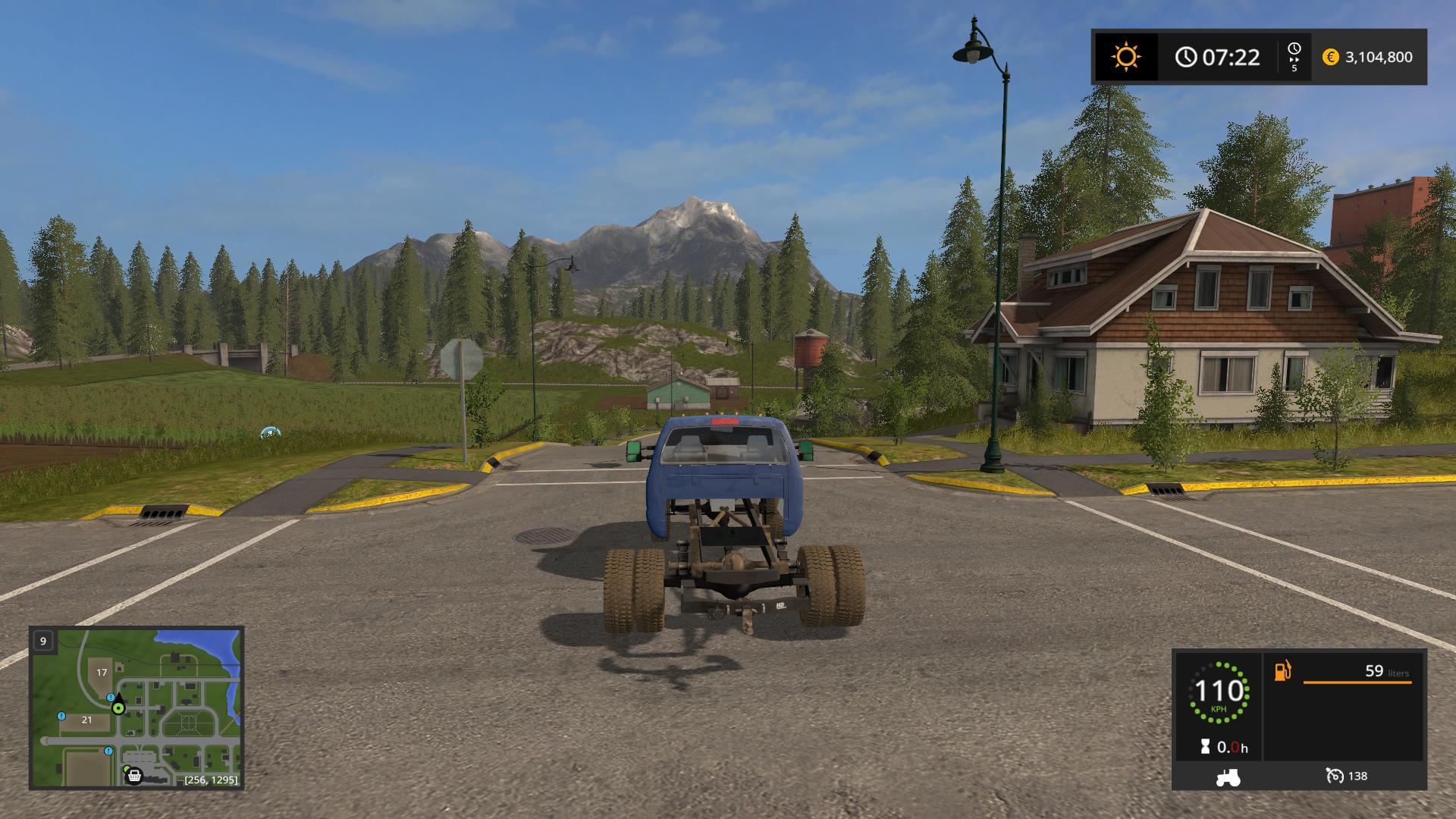Screen dimensions: 1456x819
Task: Click the shop basket marker on minimap
Action: (134, 776)
